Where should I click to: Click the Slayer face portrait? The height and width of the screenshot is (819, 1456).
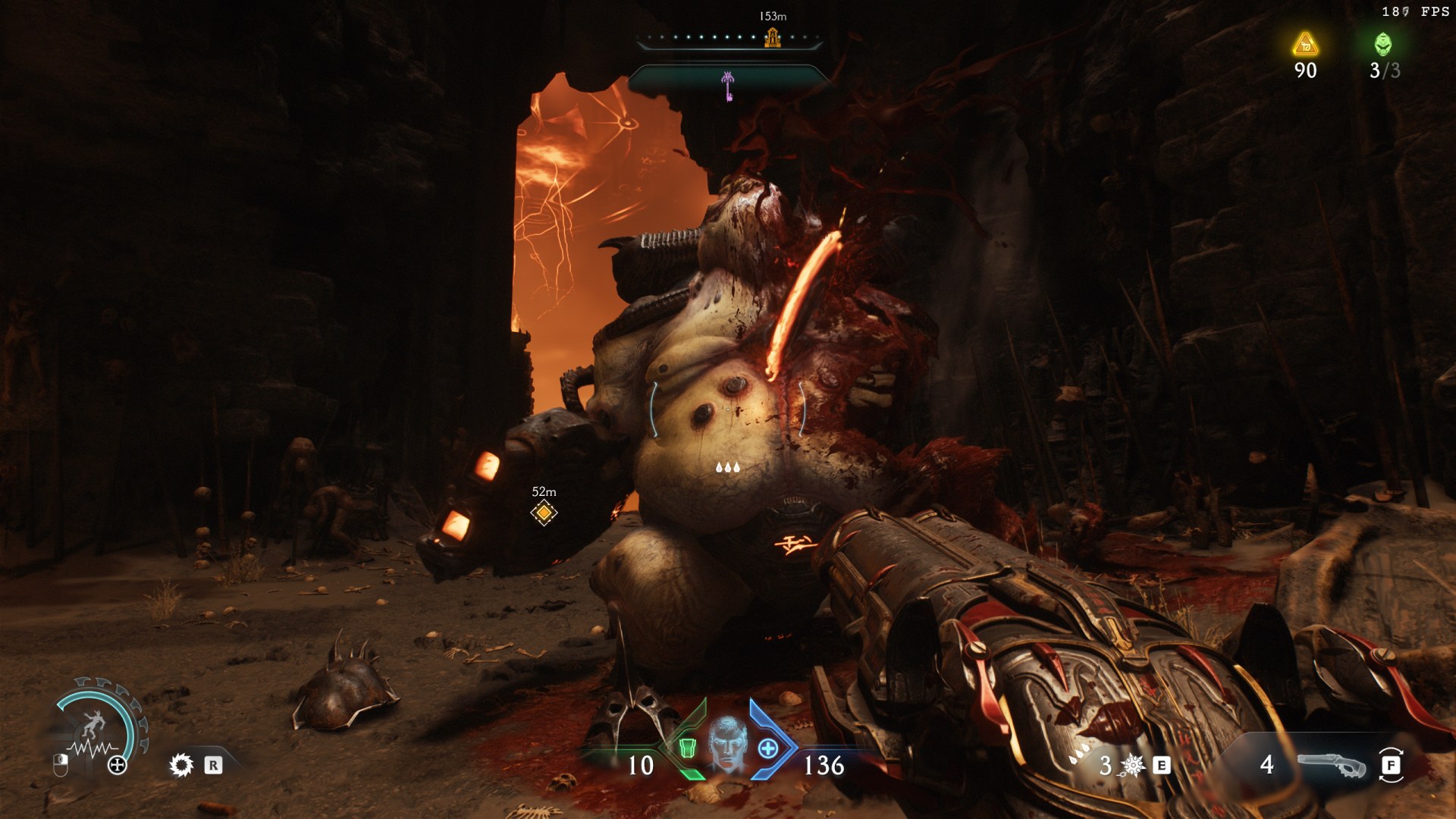[727, 745]
